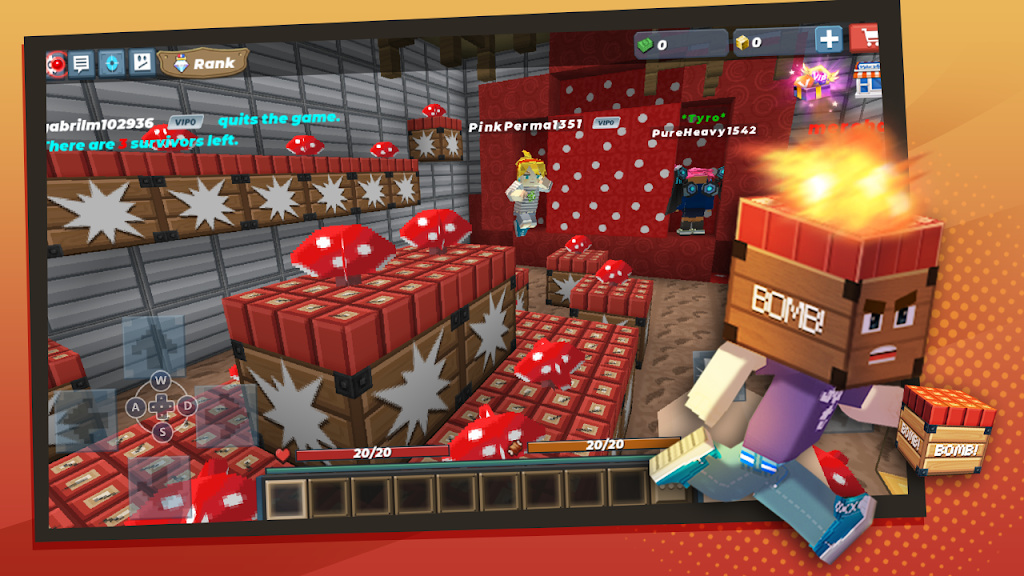The height and width of the screenshot is (576, 1024).
Task: Tap the red record button
Action: [x=55, y=65]
